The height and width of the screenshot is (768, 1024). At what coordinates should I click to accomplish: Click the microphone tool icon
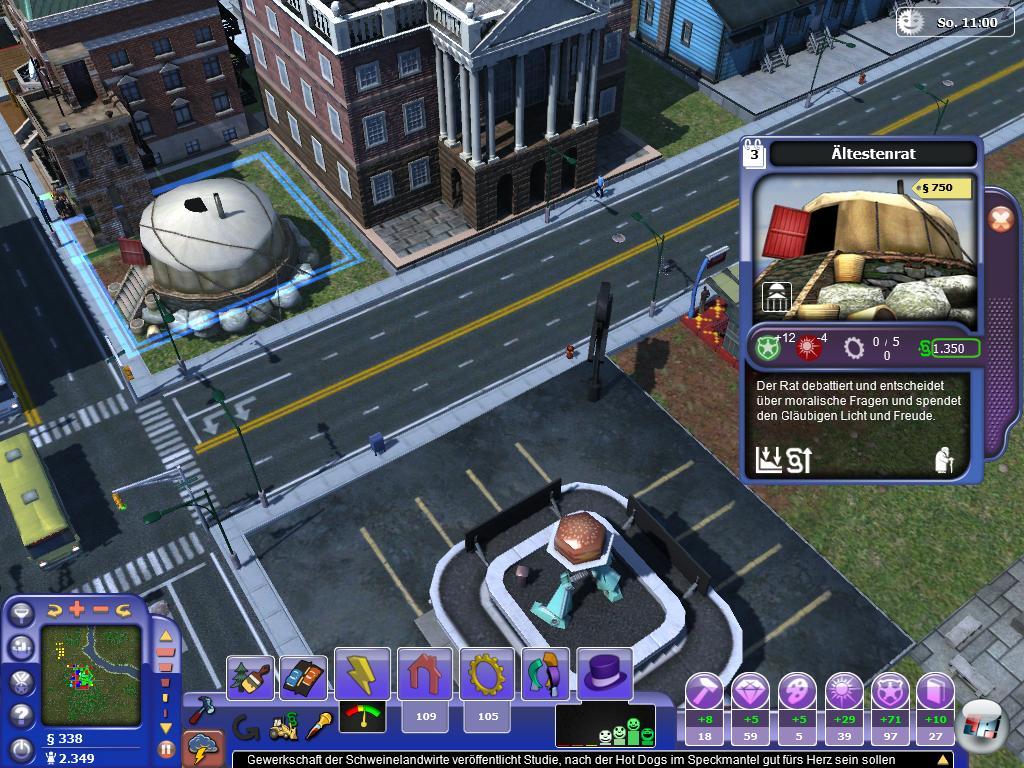(320, 725)
